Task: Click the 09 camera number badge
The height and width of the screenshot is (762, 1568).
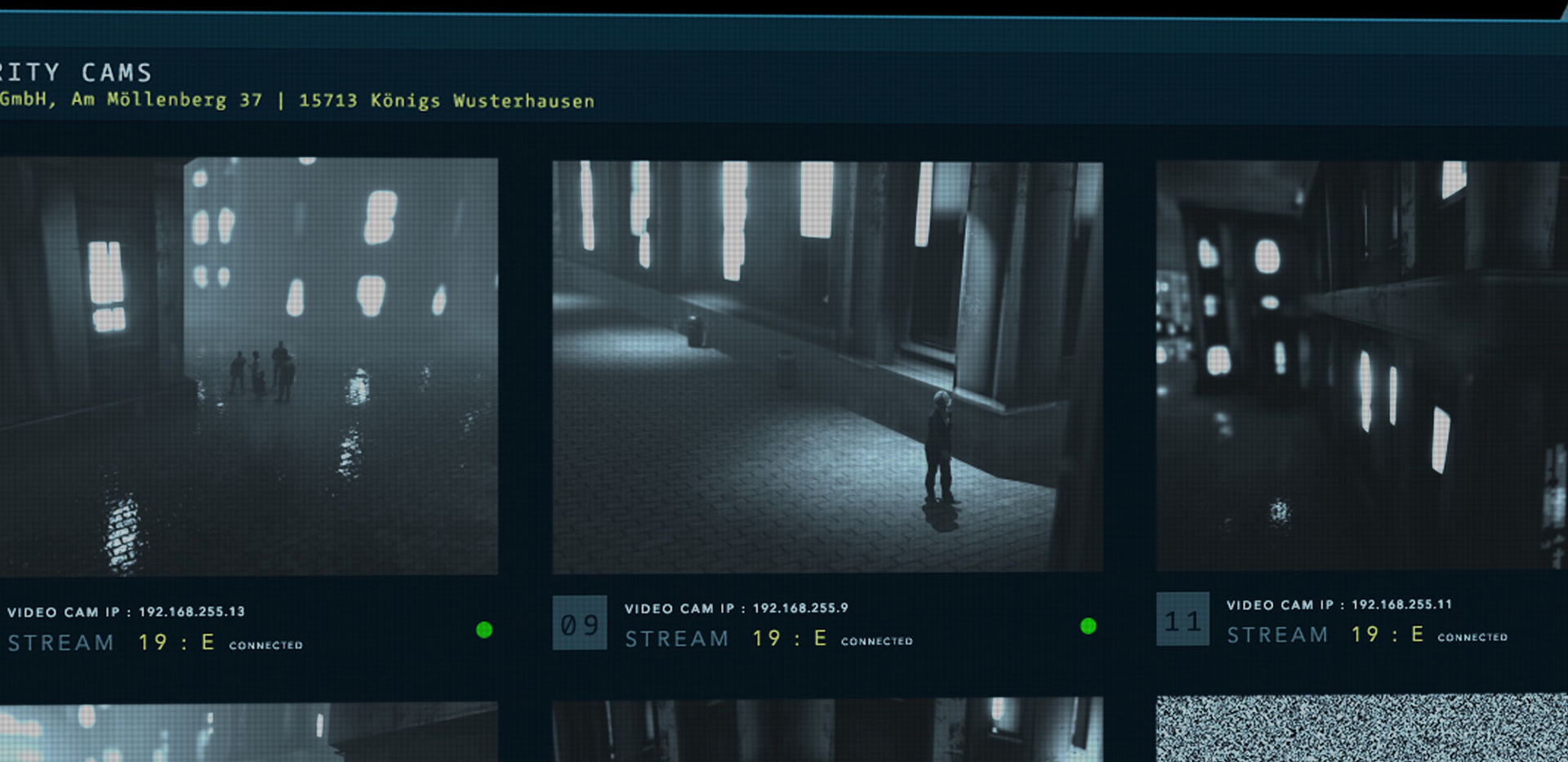Action: coord(580,623)
